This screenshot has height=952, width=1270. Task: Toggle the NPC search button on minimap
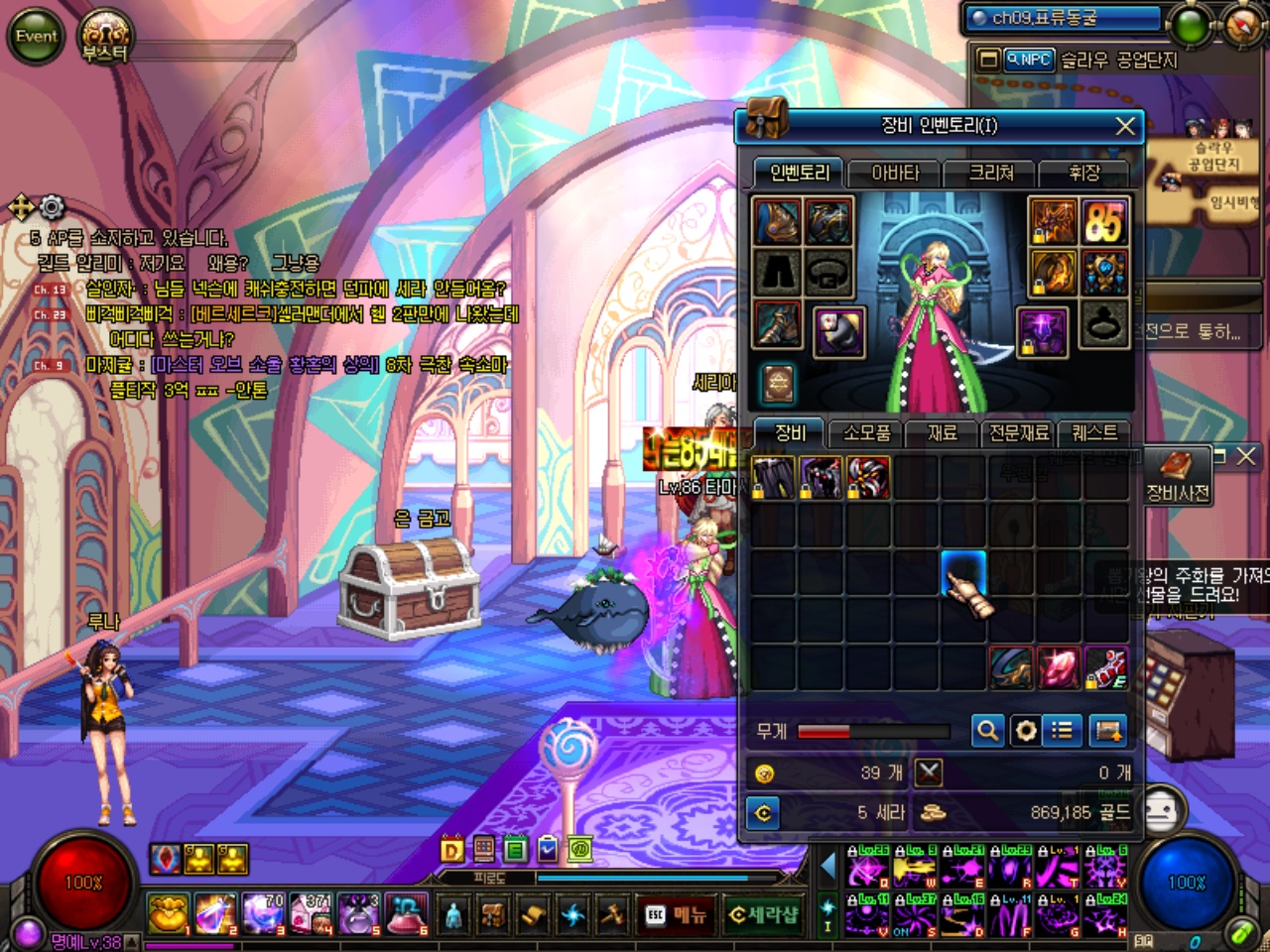click(x=1028, y=59)
